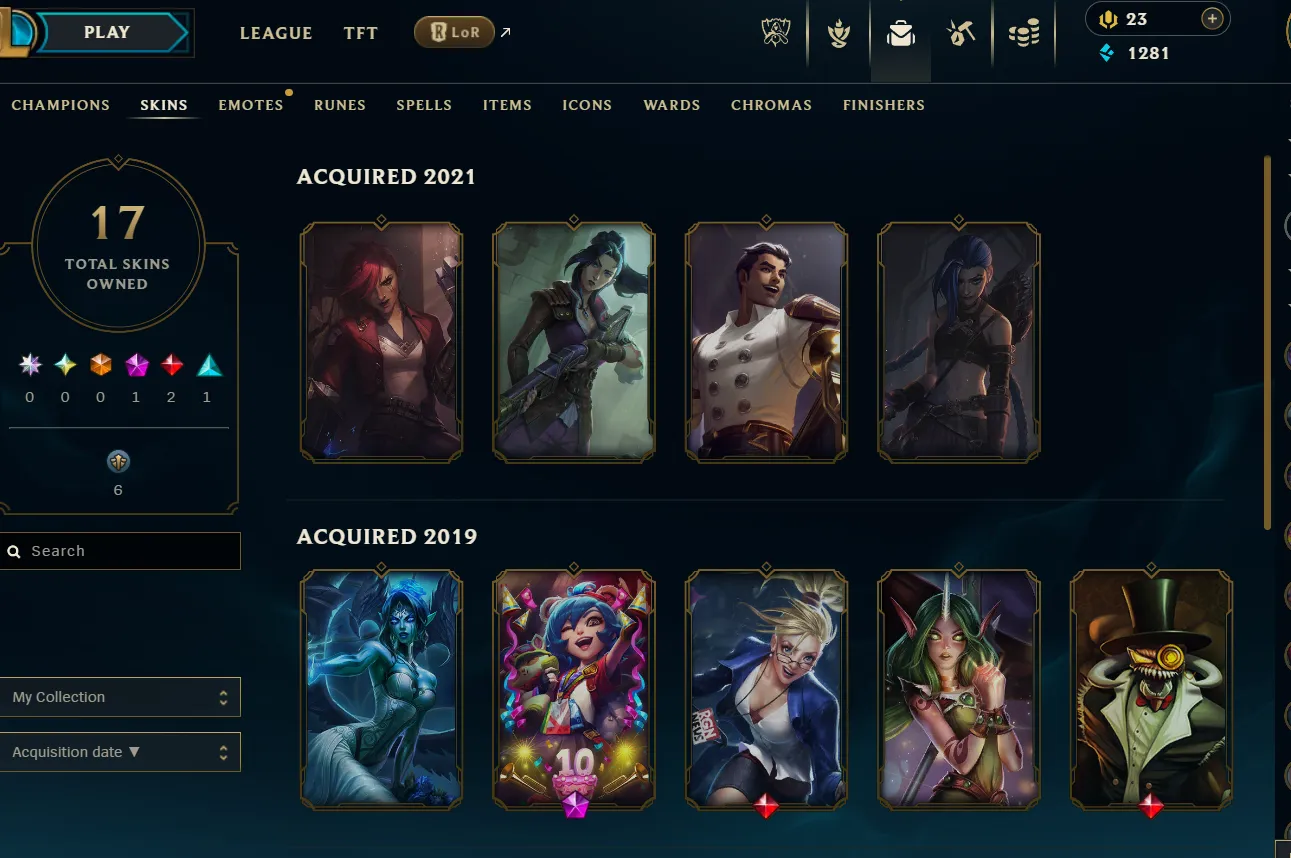Switch to the CHROMAS tab

pos(771,105)
